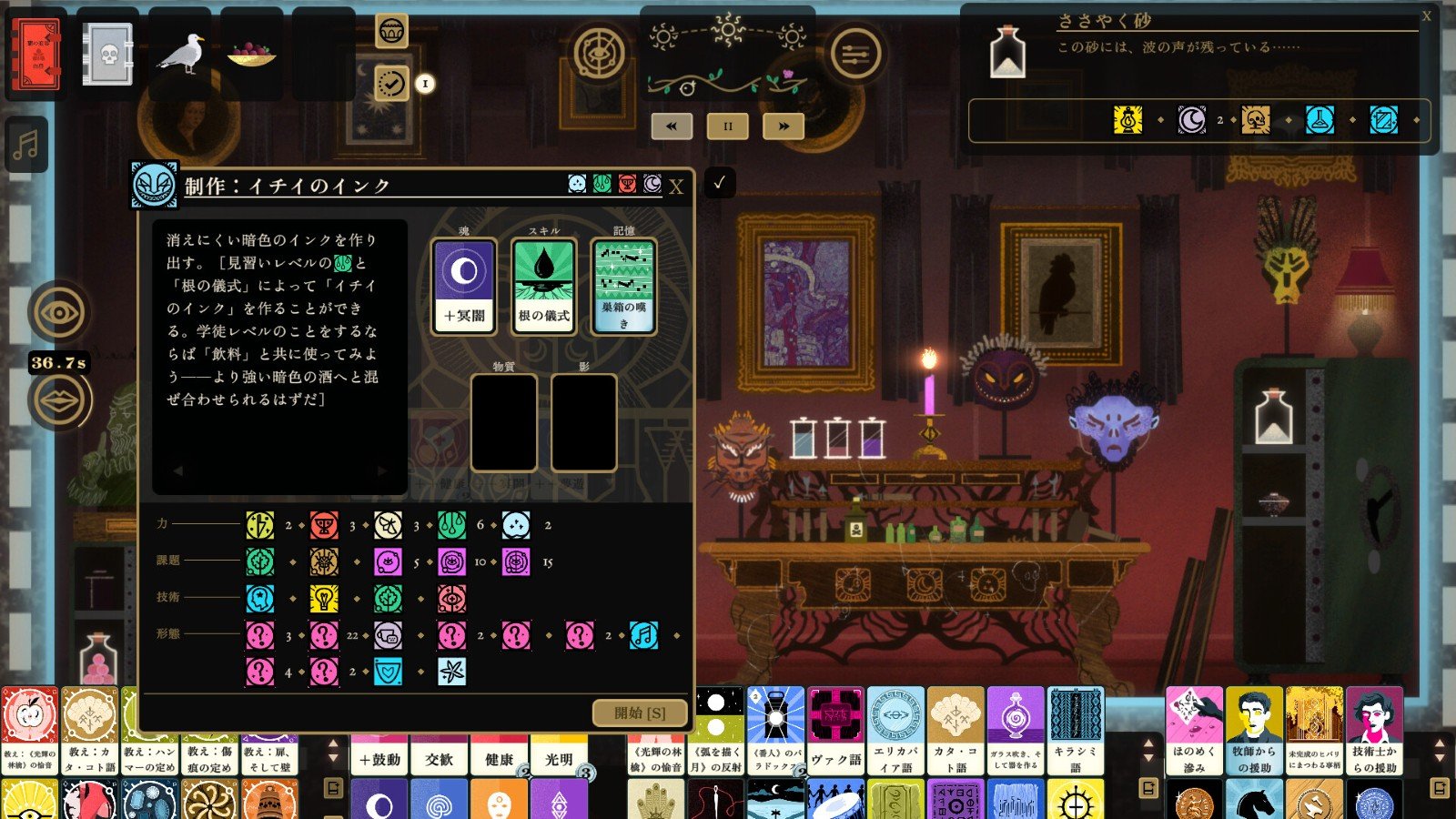Select the 巣箱の囁き memory card

click(x=623, y=286)
